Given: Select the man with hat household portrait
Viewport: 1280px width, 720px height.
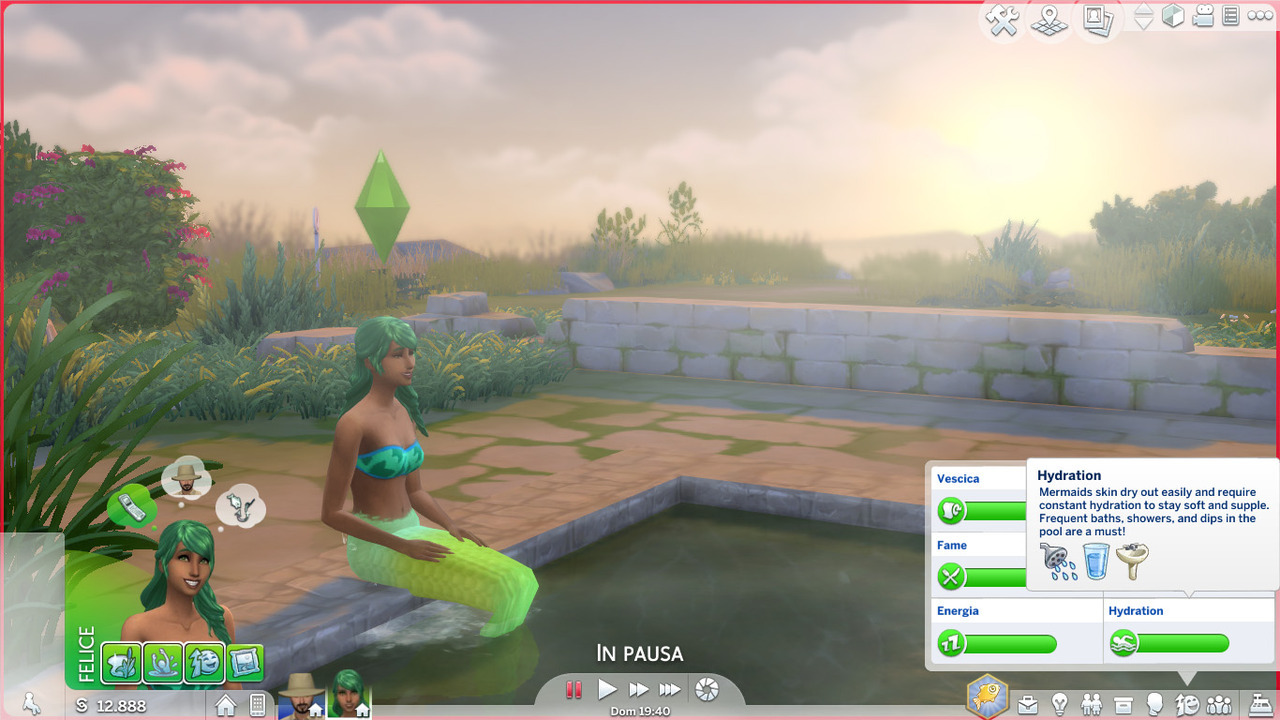Looking at the screenshot, I should click(298, 693).
